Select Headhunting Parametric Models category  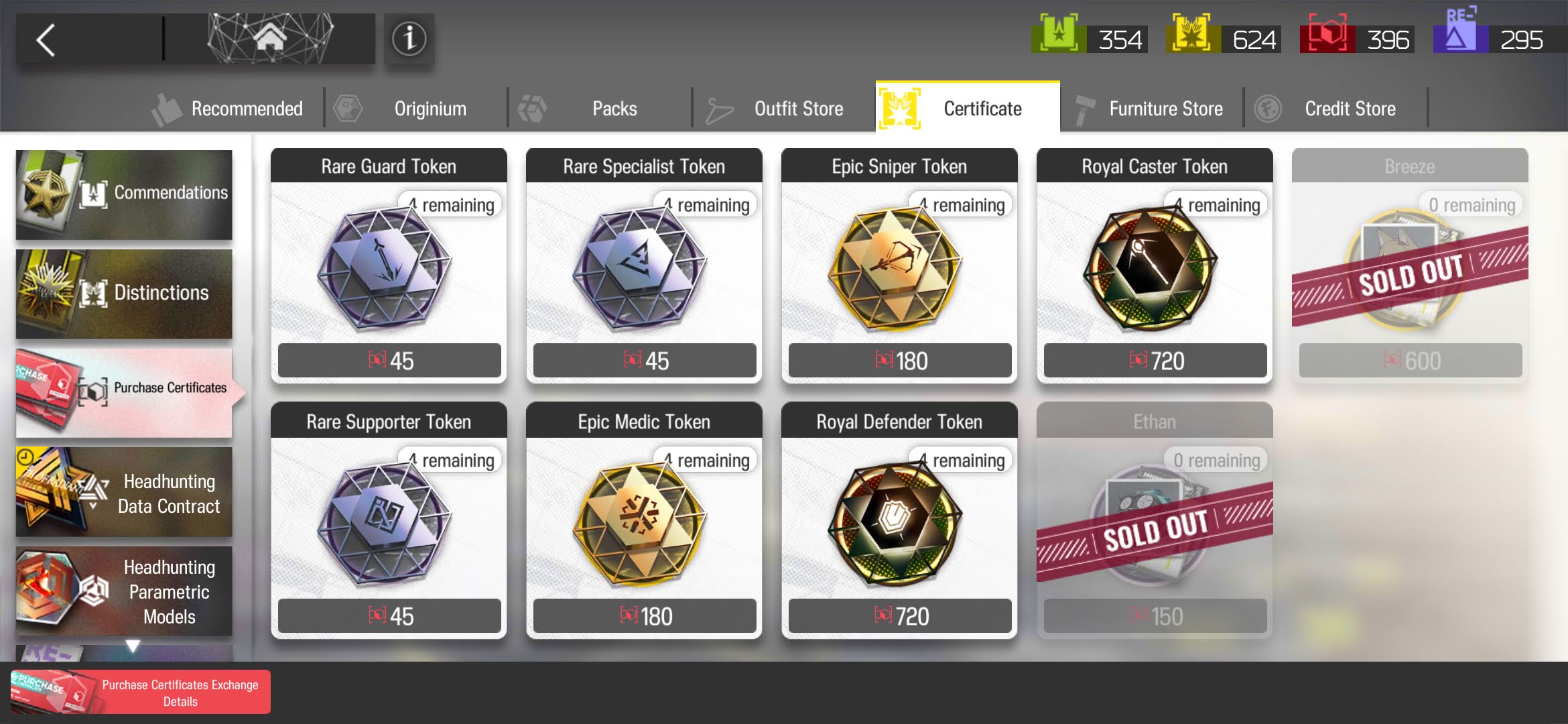[x=124, y=591]
